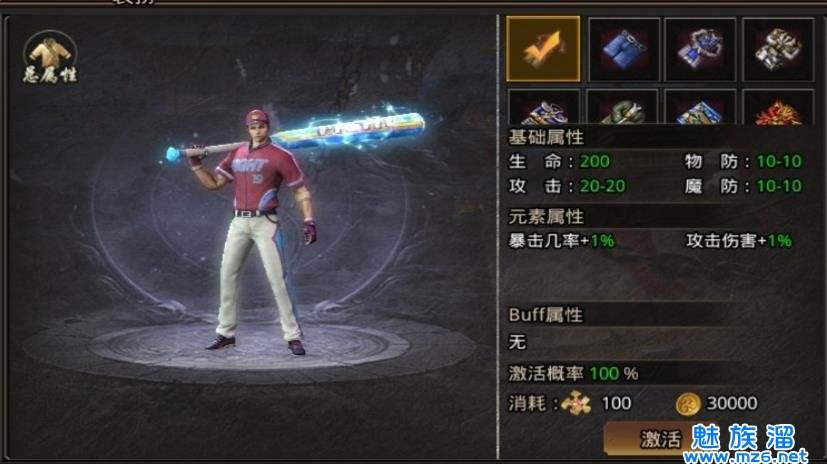Viewport: 827px width, 464px height.
Task: Choose the green outfit costume slot
Action: tap(621, 108)
